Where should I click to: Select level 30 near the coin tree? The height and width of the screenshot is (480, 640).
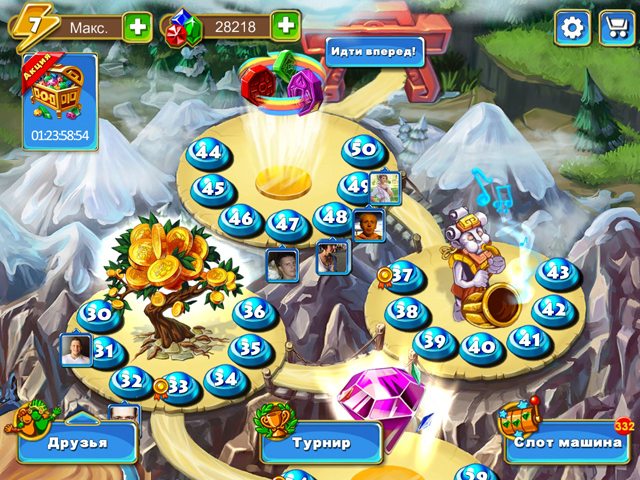pos(97,315)
